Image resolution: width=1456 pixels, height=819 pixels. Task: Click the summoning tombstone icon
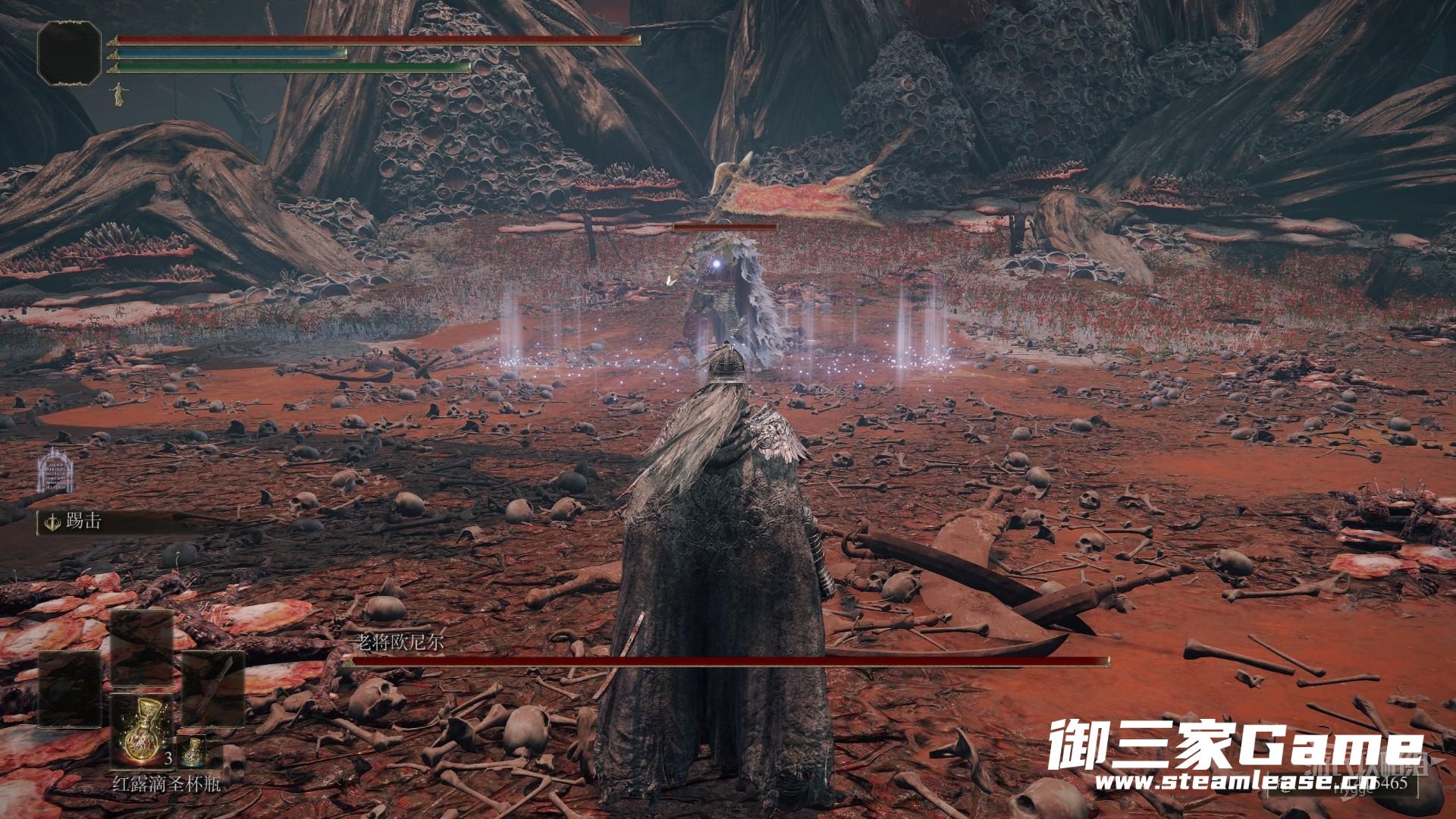pyautogui.click(x=54, y=469)
